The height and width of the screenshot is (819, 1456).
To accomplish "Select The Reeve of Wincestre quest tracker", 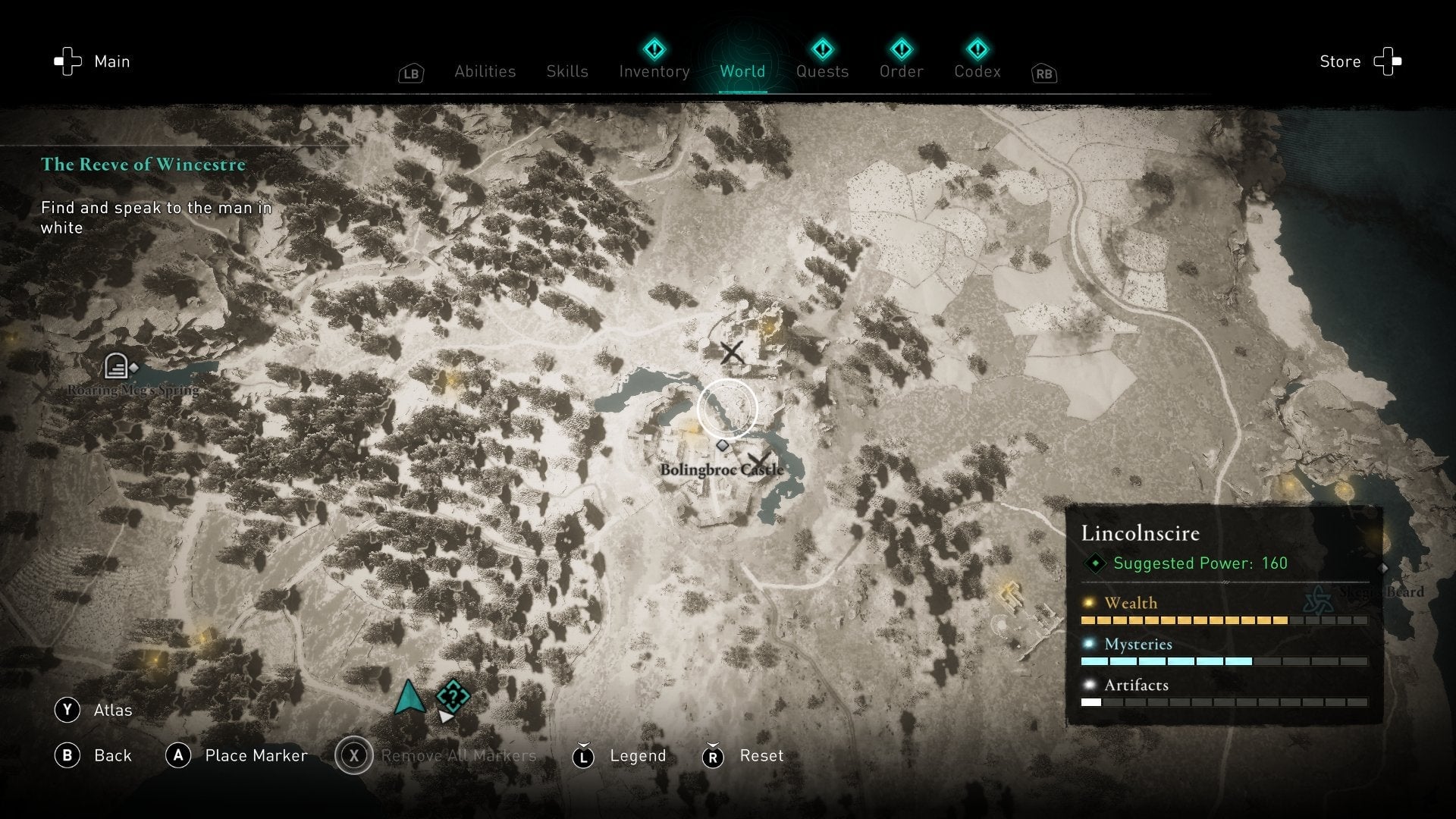I will 143,165.
